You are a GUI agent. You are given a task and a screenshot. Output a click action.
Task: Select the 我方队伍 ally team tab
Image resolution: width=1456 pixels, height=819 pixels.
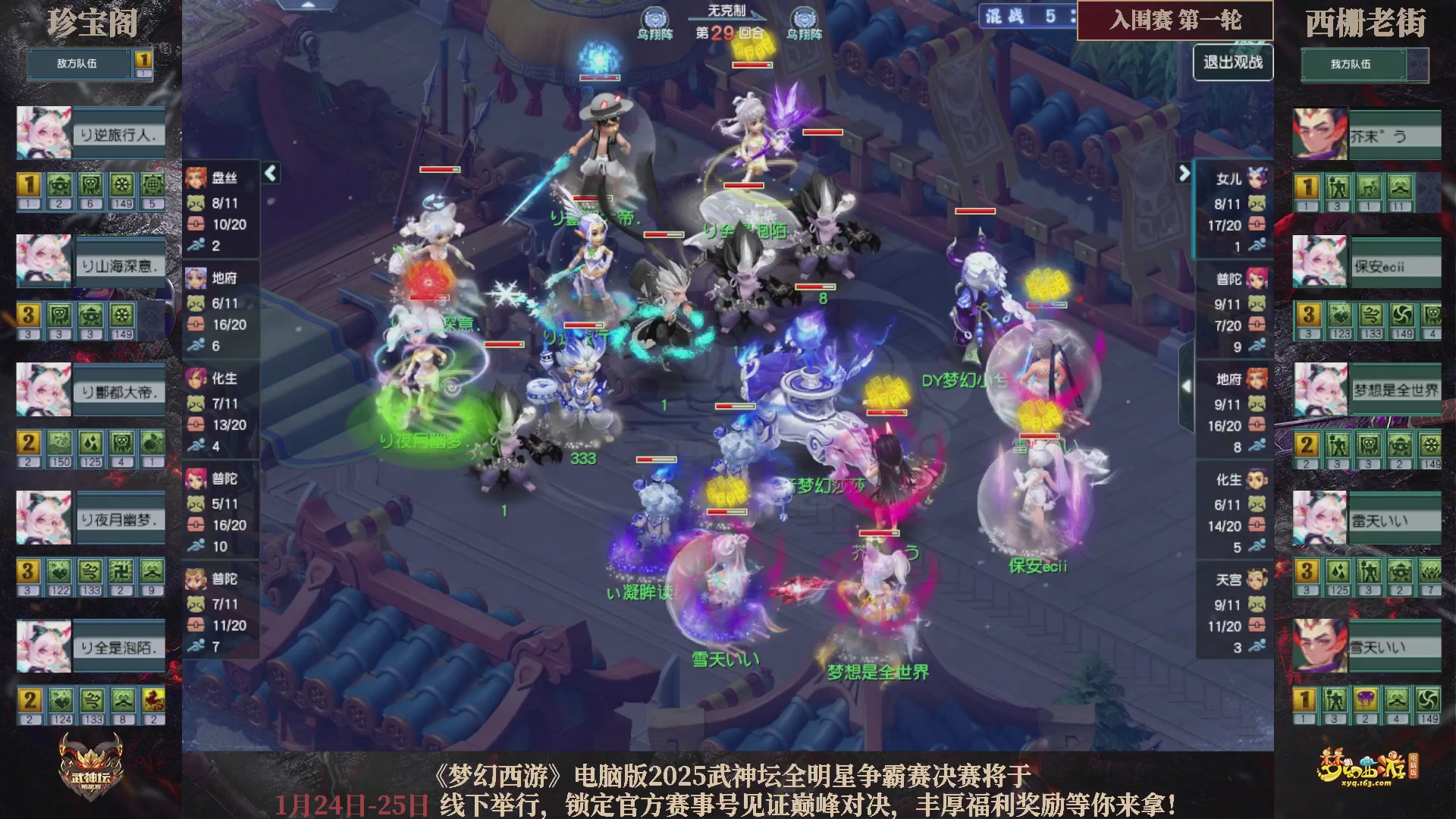click(x=1354, y=66)
